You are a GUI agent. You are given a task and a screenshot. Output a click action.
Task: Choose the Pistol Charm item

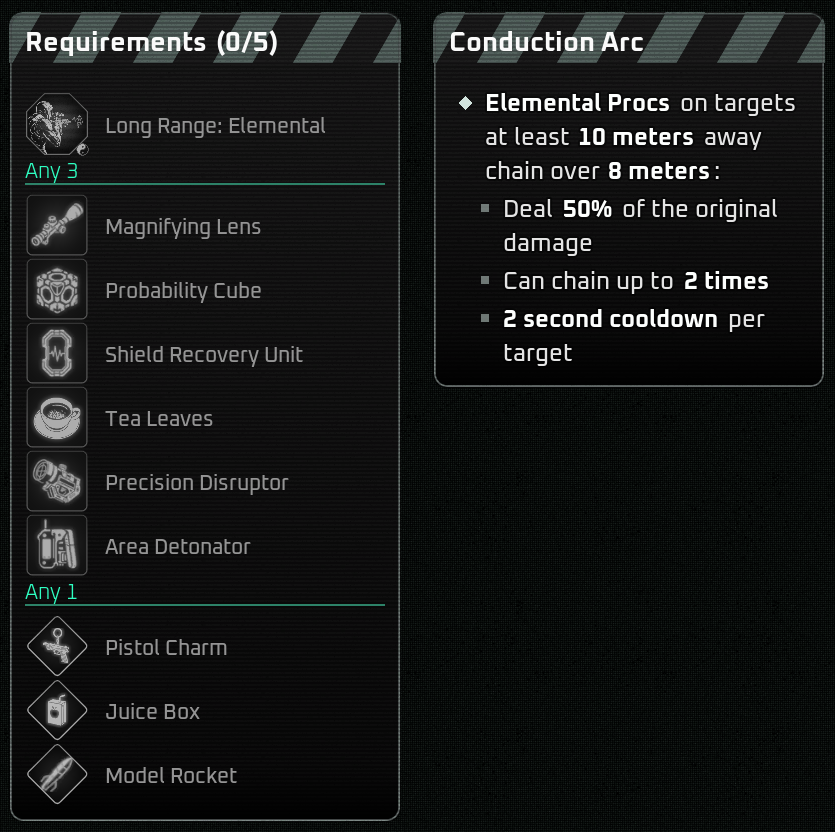pyautogui.click(x=166, y=648)
